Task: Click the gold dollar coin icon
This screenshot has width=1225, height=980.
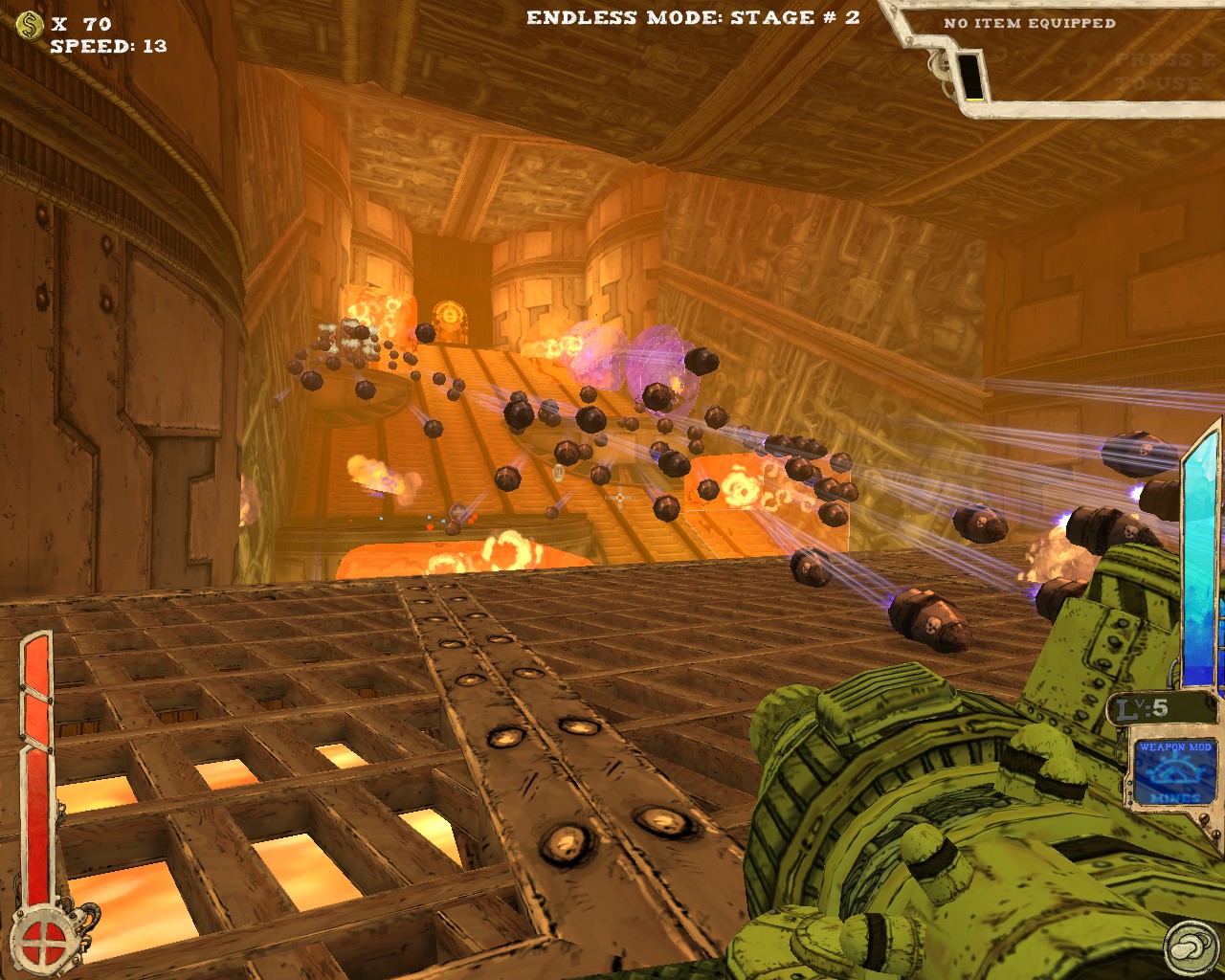Action: [31, 26]
